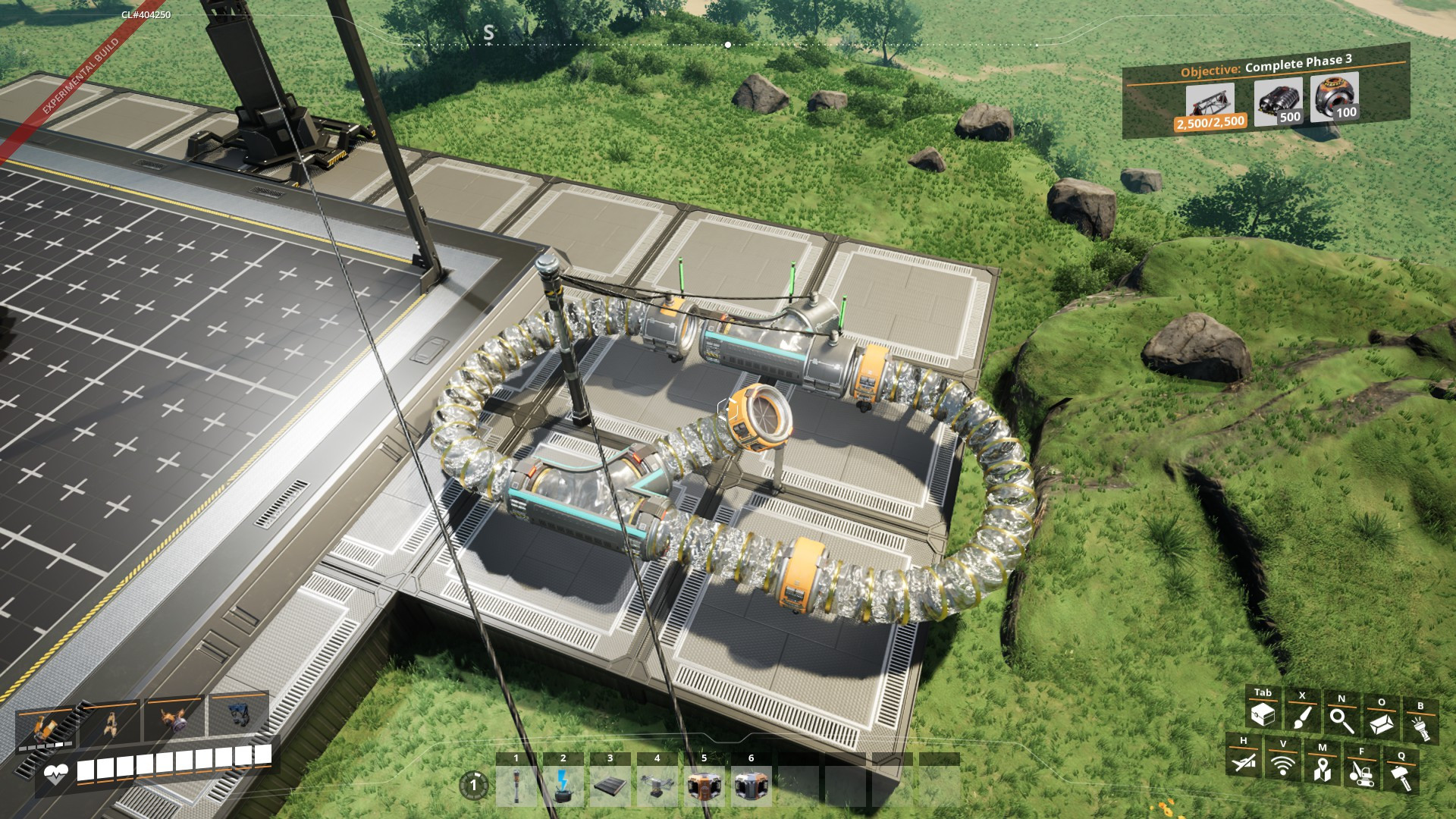Pick the conveyor splitter hotbar slot
Viewport: 1456px width, 819px height.
pyautogui.click(x=657, y=786)
